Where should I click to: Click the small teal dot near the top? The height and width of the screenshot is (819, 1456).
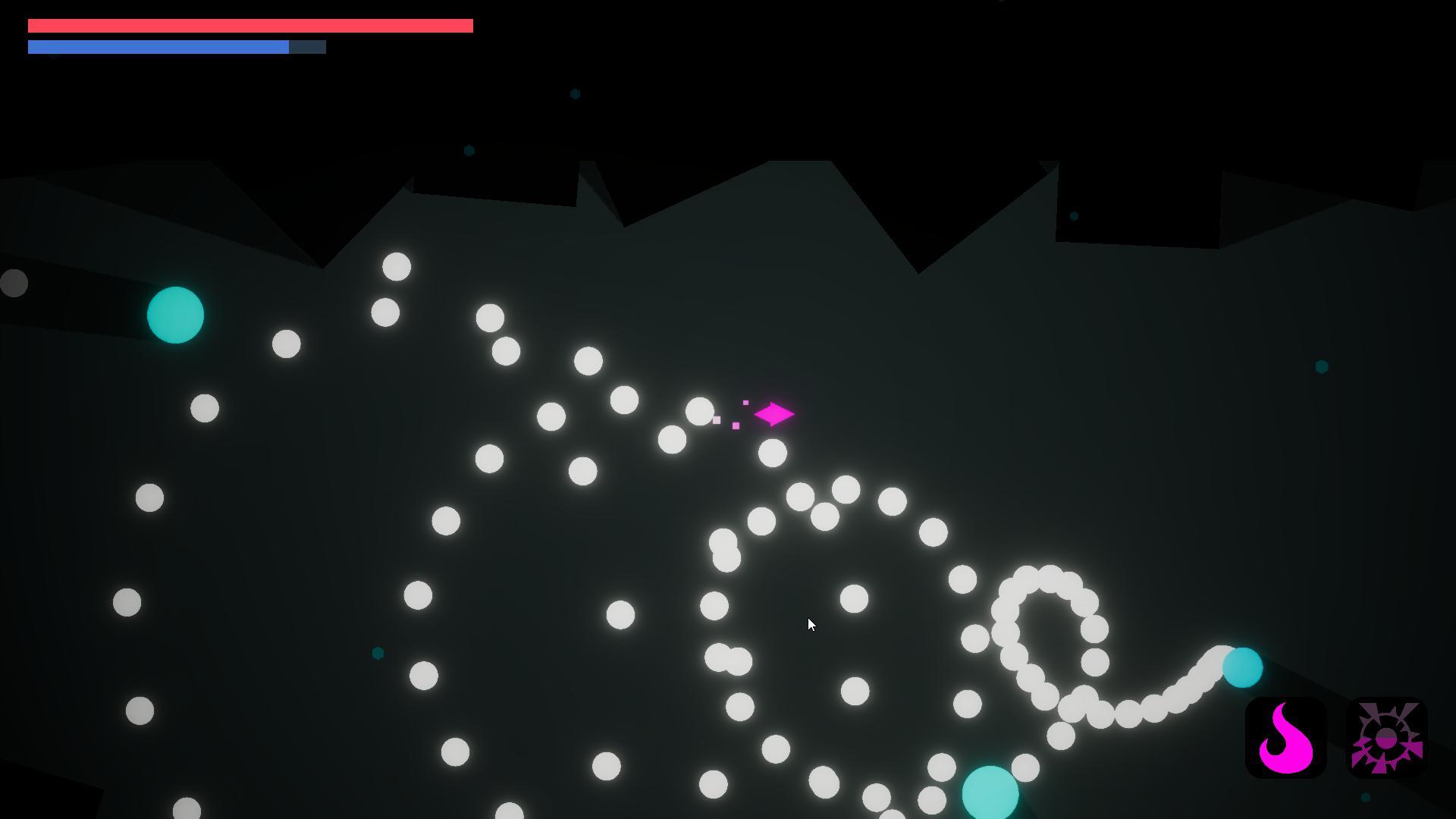574,93
